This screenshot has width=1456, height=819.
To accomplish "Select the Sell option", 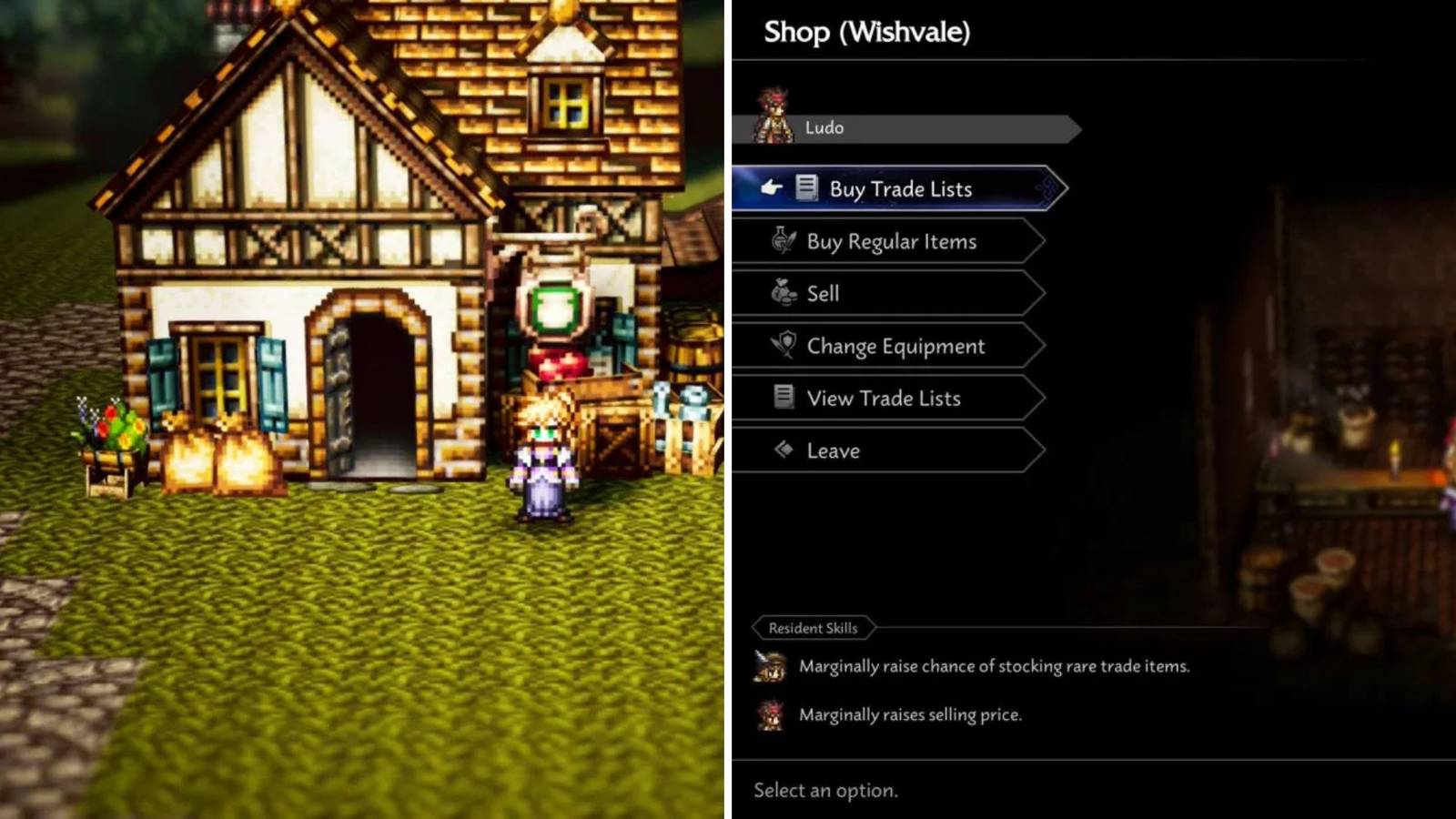I will tap(824, 292).
